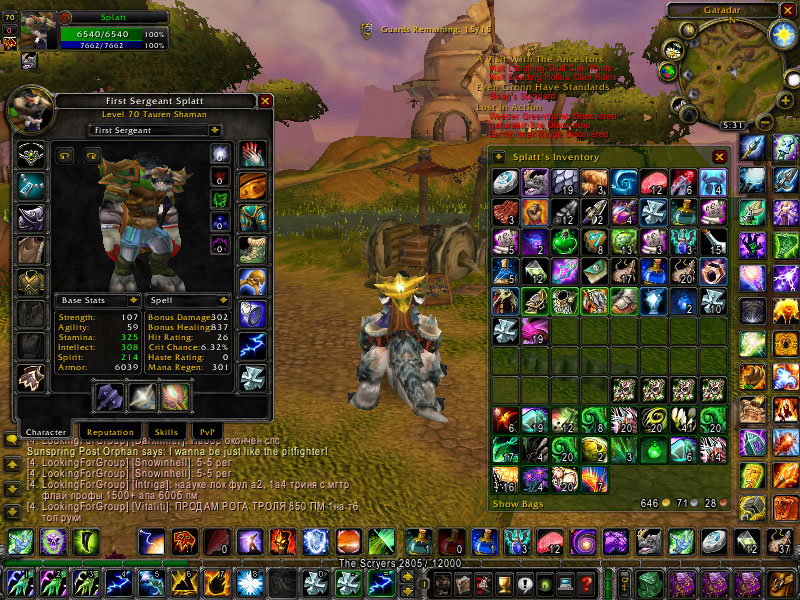Image resolution: width=800 pixels, height=600 pixels.
Task: Zoom out on the minimap
Action: click(763, 124)
